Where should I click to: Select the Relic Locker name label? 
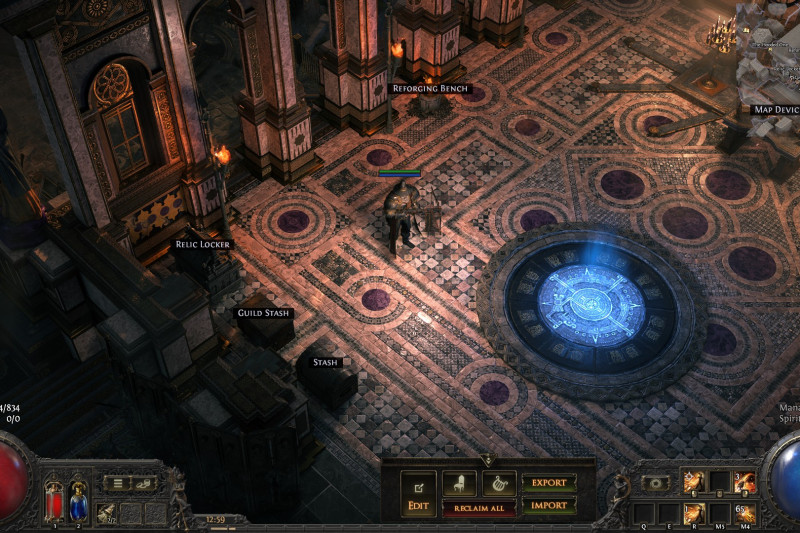(202, 244)
